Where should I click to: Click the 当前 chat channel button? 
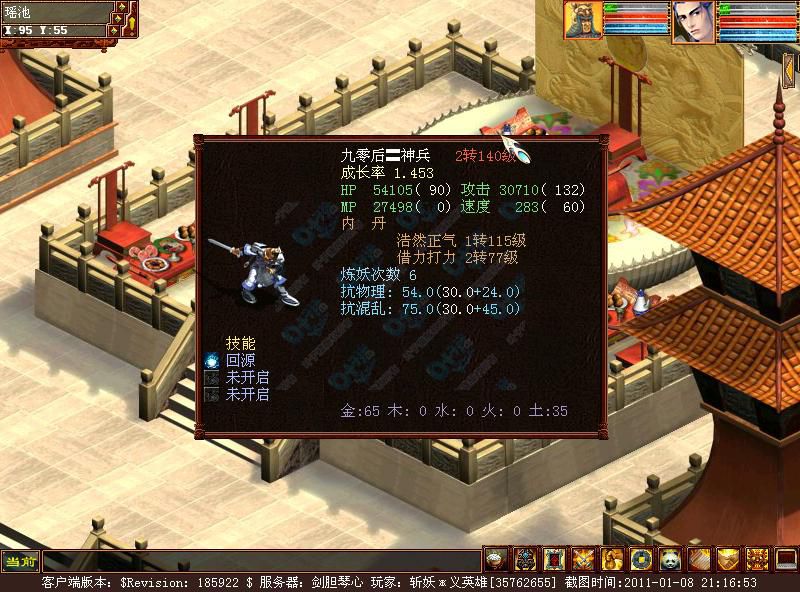tap(20, 560)
